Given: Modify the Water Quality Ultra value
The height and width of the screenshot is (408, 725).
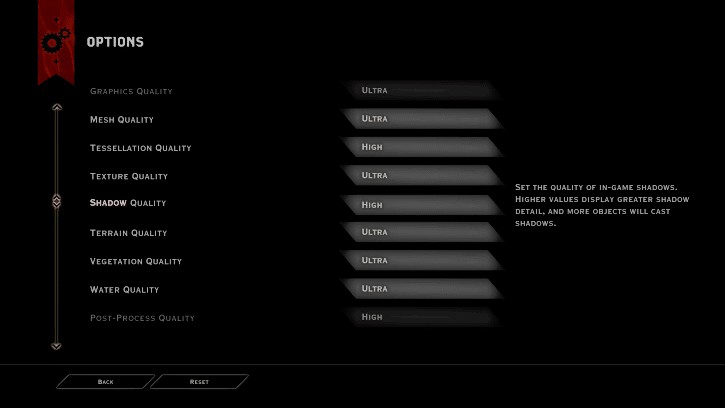Looking at the screenshot, I should [420, 289].
